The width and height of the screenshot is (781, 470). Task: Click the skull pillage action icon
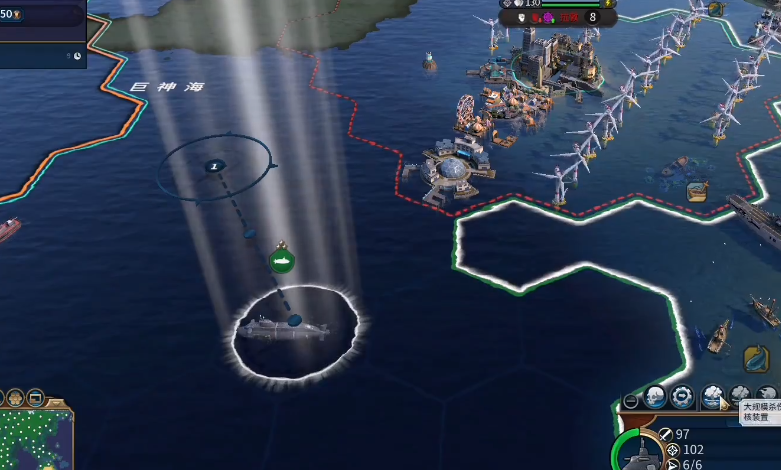[x=654, y=396]
